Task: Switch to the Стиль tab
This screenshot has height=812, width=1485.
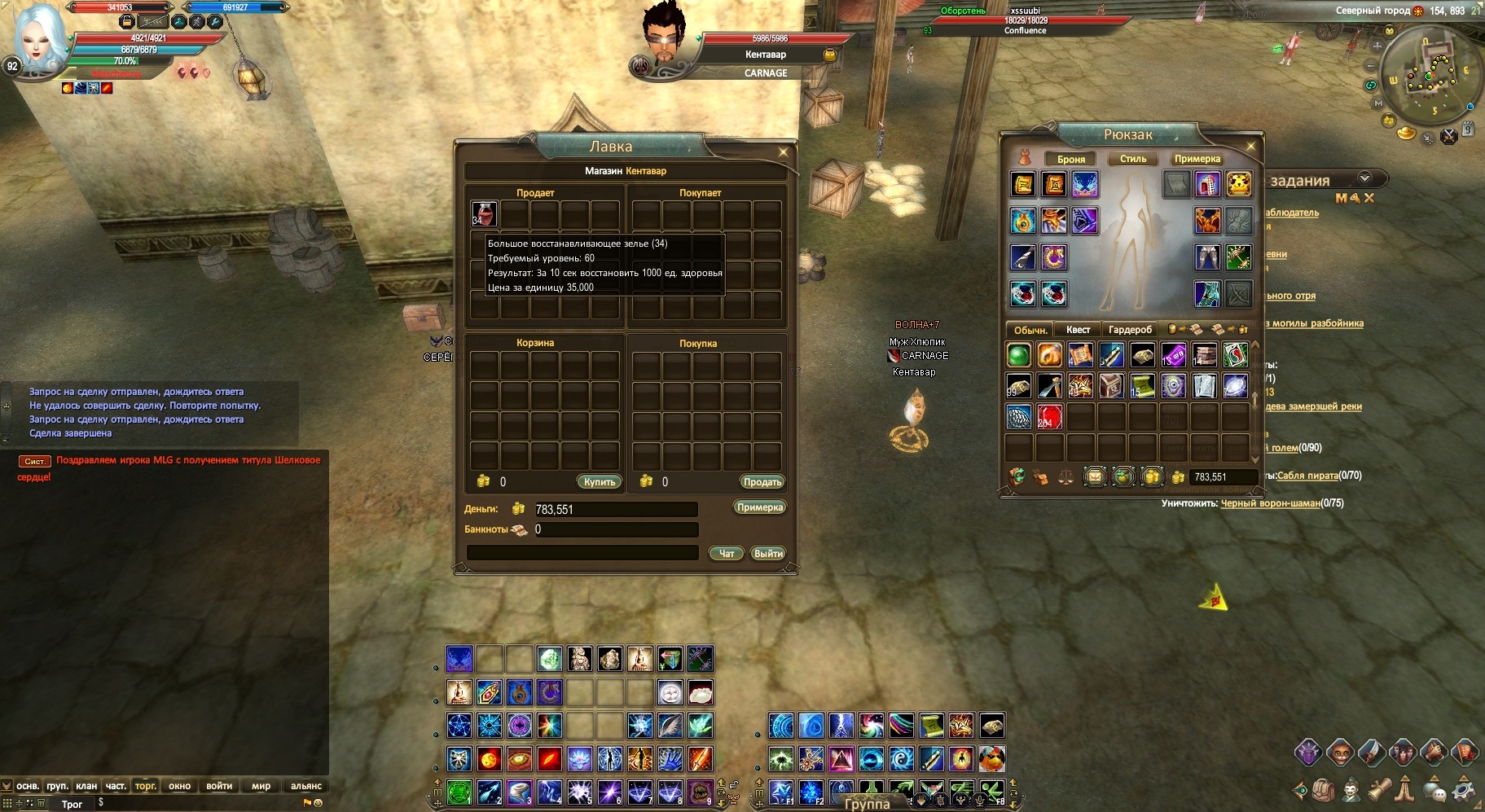Action: [1132, 159]
